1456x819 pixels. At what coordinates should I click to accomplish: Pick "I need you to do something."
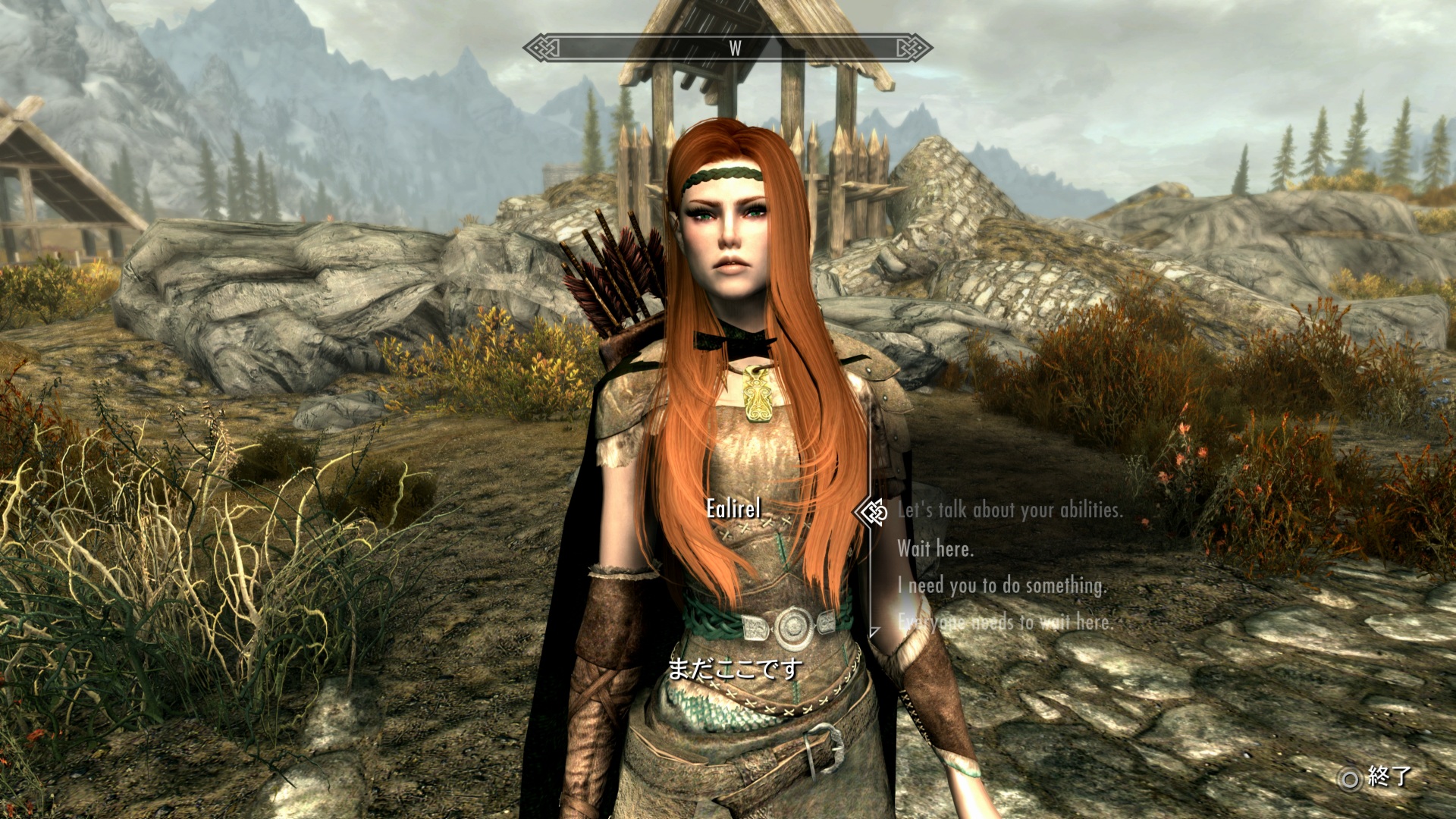coord(1002,585)
